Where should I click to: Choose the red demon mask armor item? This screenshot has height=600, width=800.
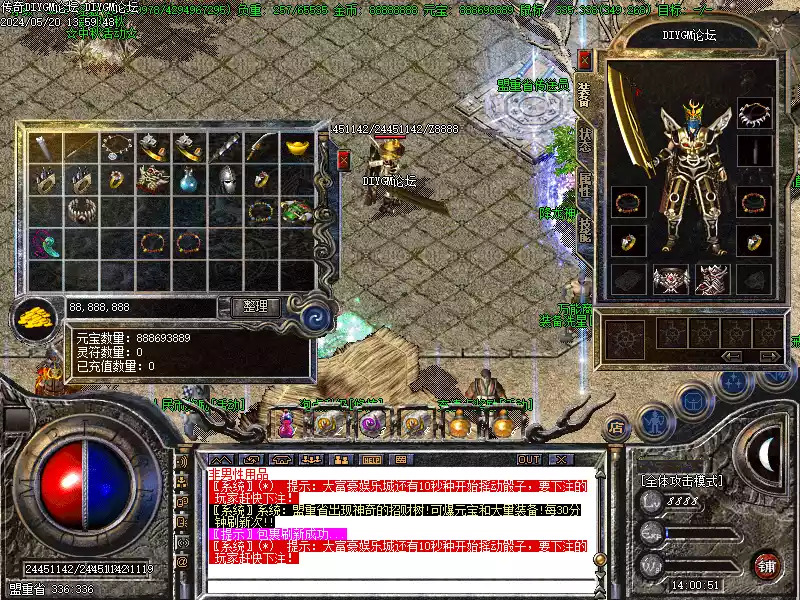pyautogui.click(x=152, y=180)
